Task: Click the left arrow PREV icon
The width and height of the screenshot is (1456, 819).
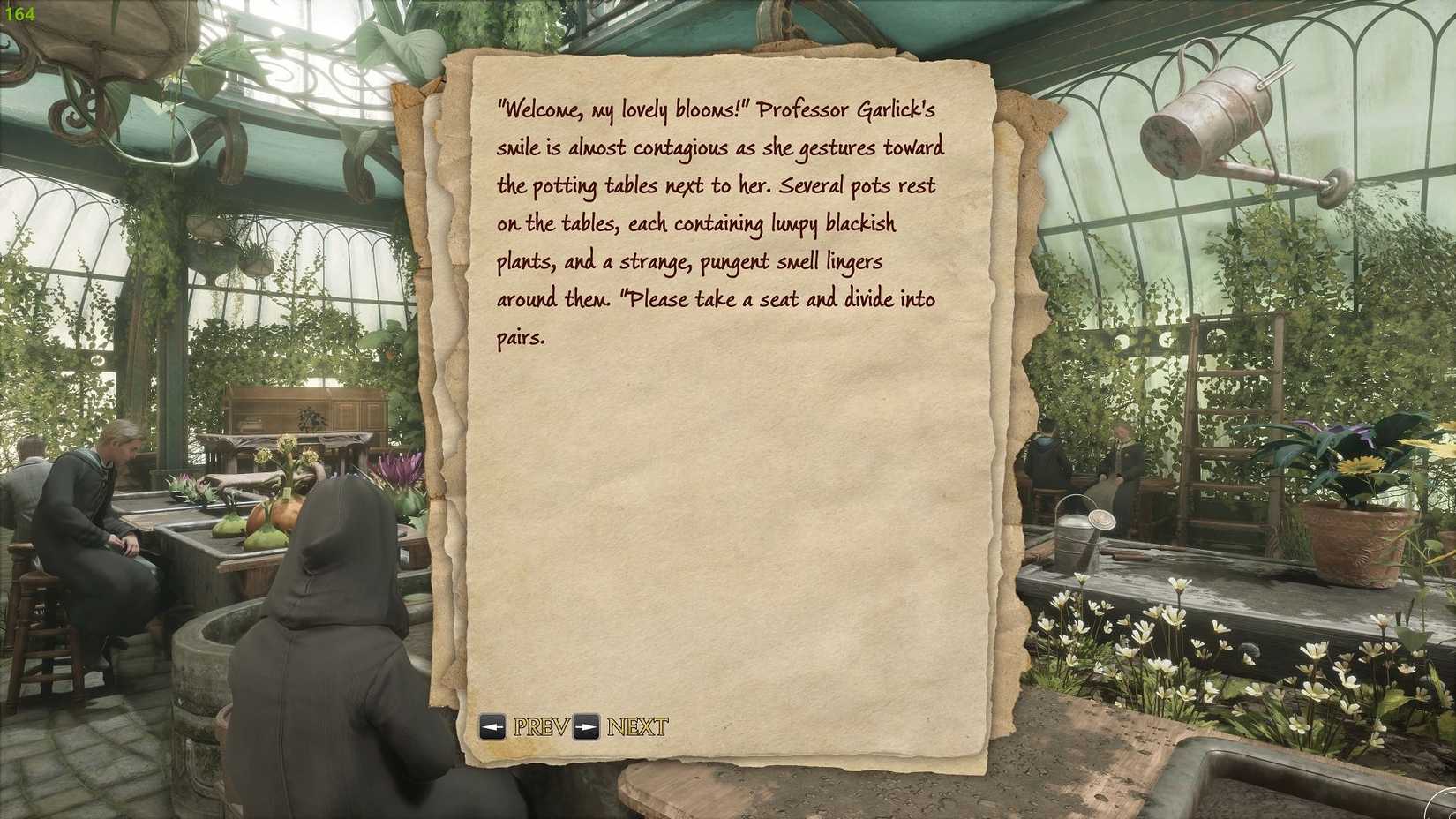Action: [492, 728]
